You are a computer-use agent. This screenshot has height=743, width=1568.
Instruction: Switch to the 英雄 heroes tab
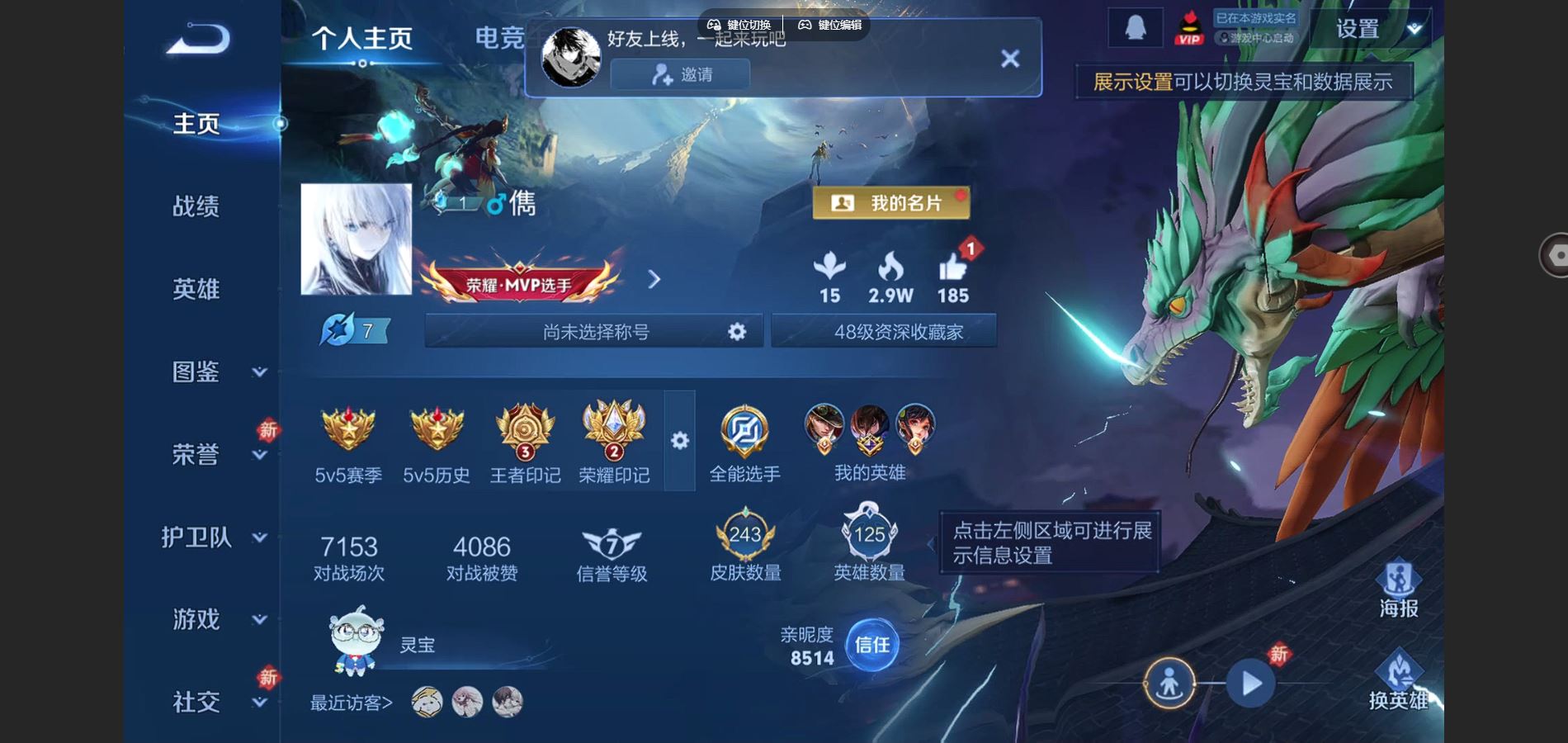pos(196,289)
